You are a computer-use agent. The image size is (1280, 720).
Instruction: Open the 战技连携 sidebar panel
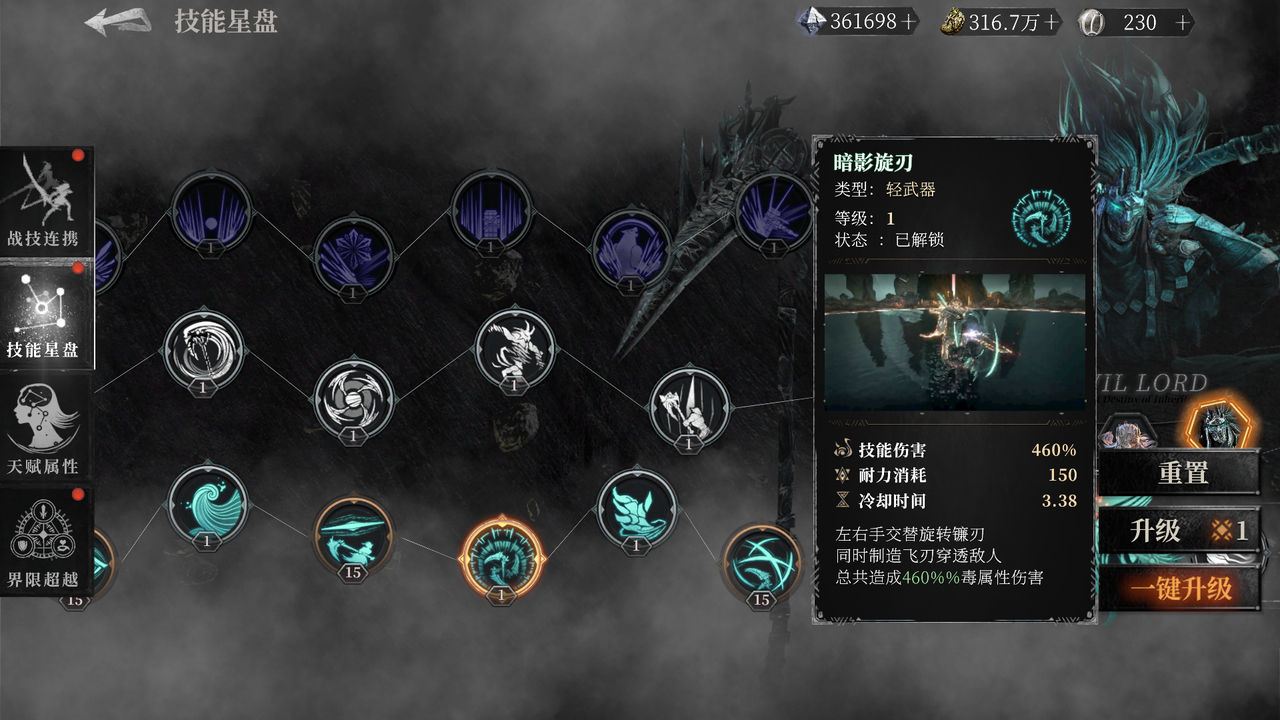47,200
